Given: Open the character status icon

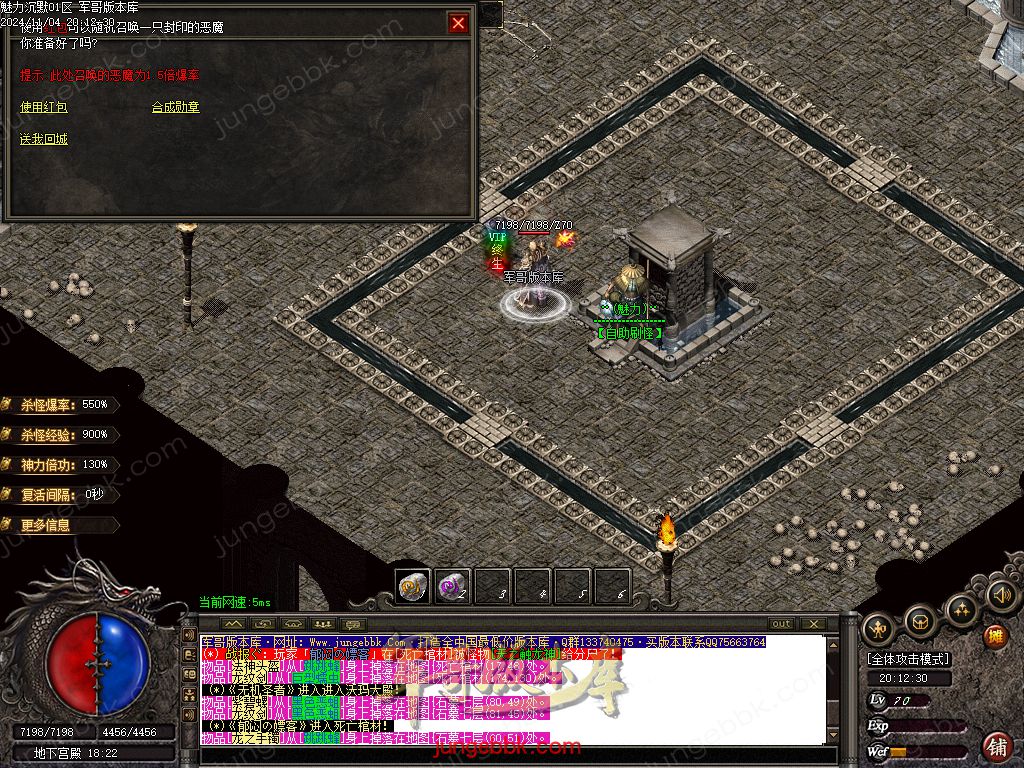Looking at the screenshot, I should pyautogui.click(x=878, y=628).
